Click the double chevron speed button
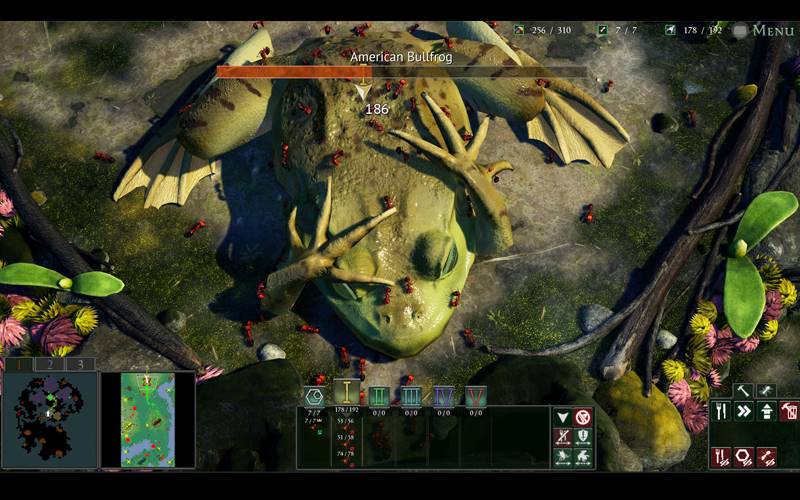 (x=744, y=411)
